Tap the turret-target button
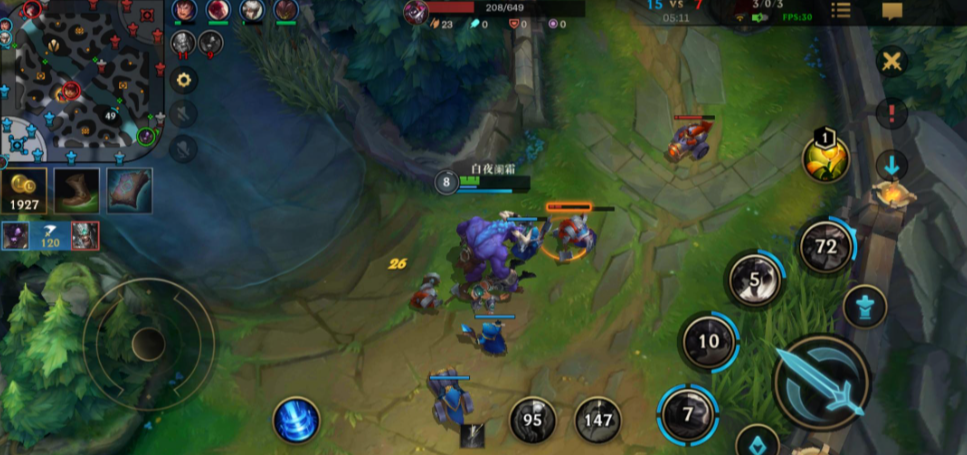967x455 pixels. coord(865,307)
